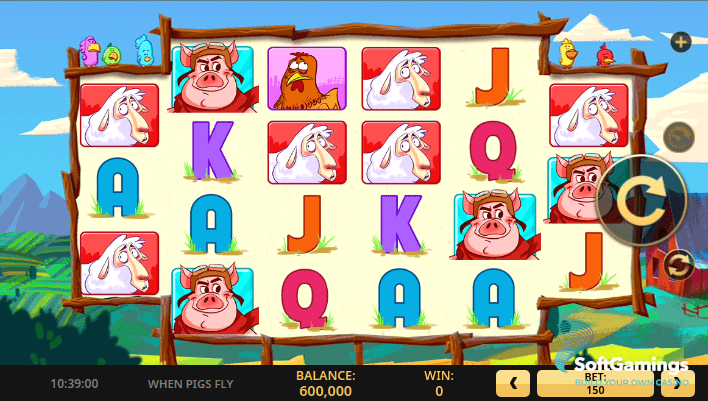Open the autoplay spin option
This screenshot has height=401, width=708.
(677, 265)
